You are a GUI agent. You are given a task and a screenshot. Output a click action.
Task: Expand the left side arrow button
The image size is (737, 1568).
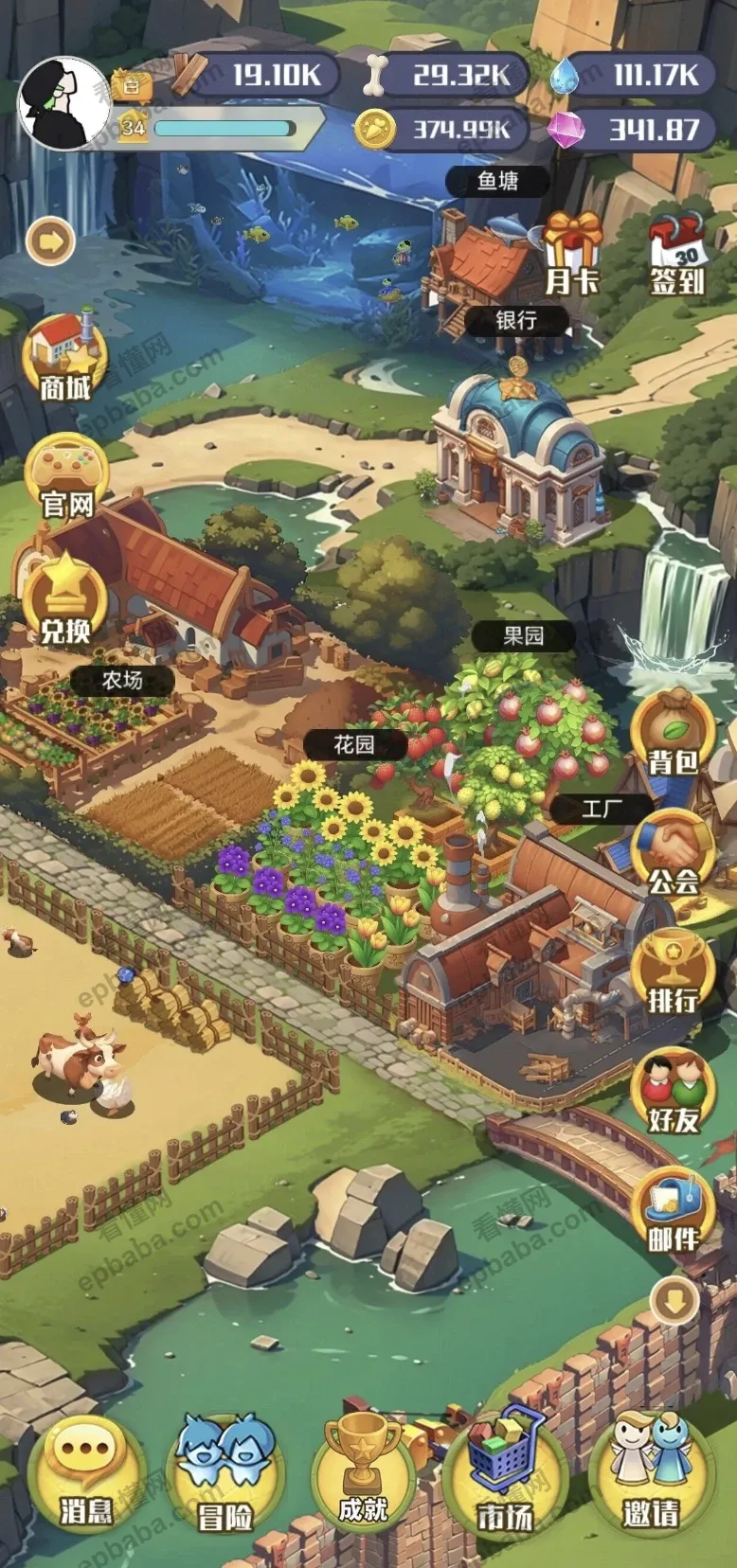[x=51, y=241]
